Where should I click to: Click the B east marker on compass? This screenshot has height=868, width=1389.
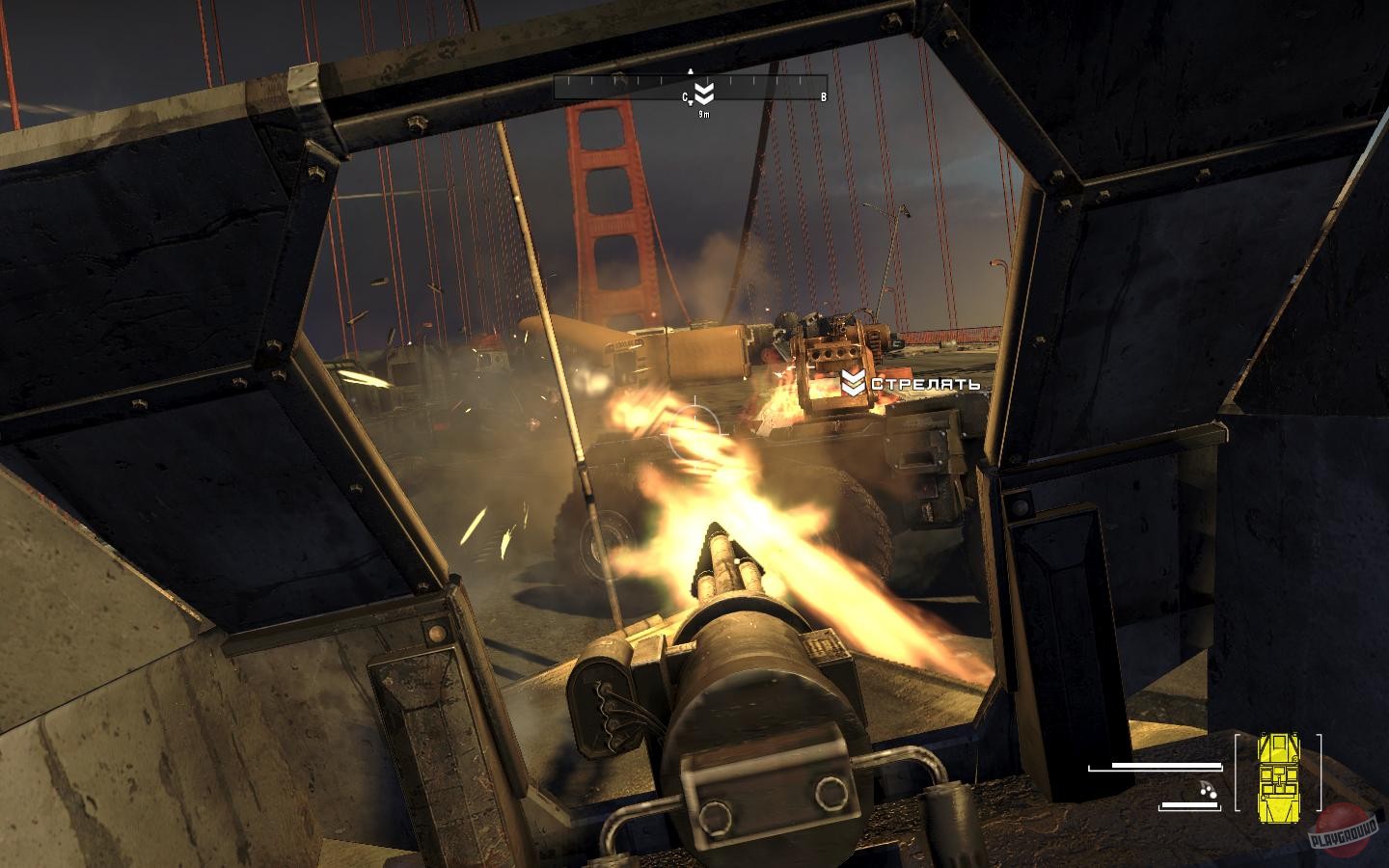(824, 96)
